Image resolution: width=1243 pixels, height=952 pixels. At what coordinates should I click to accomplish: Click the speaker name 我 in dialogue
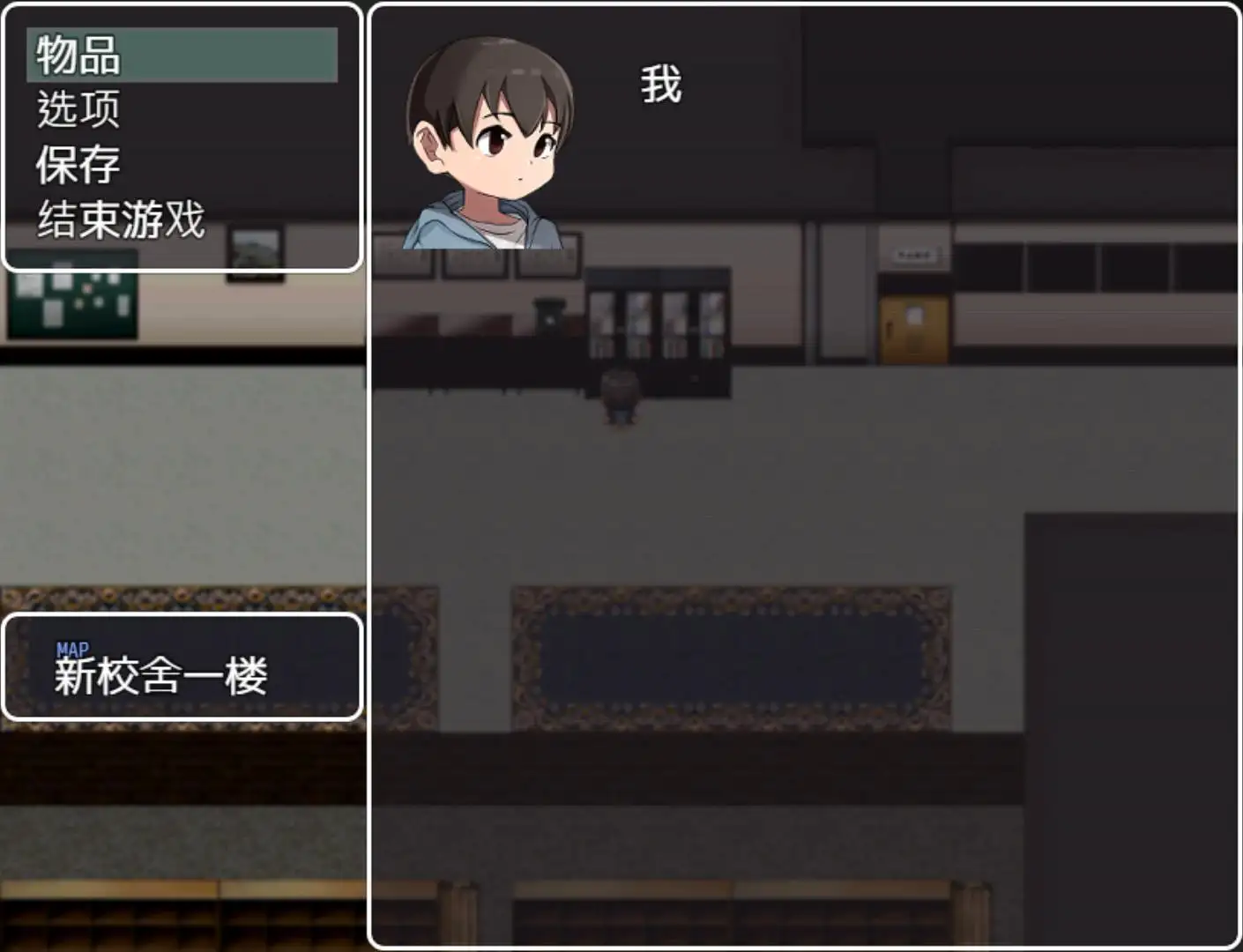click(x=661, y=84)
